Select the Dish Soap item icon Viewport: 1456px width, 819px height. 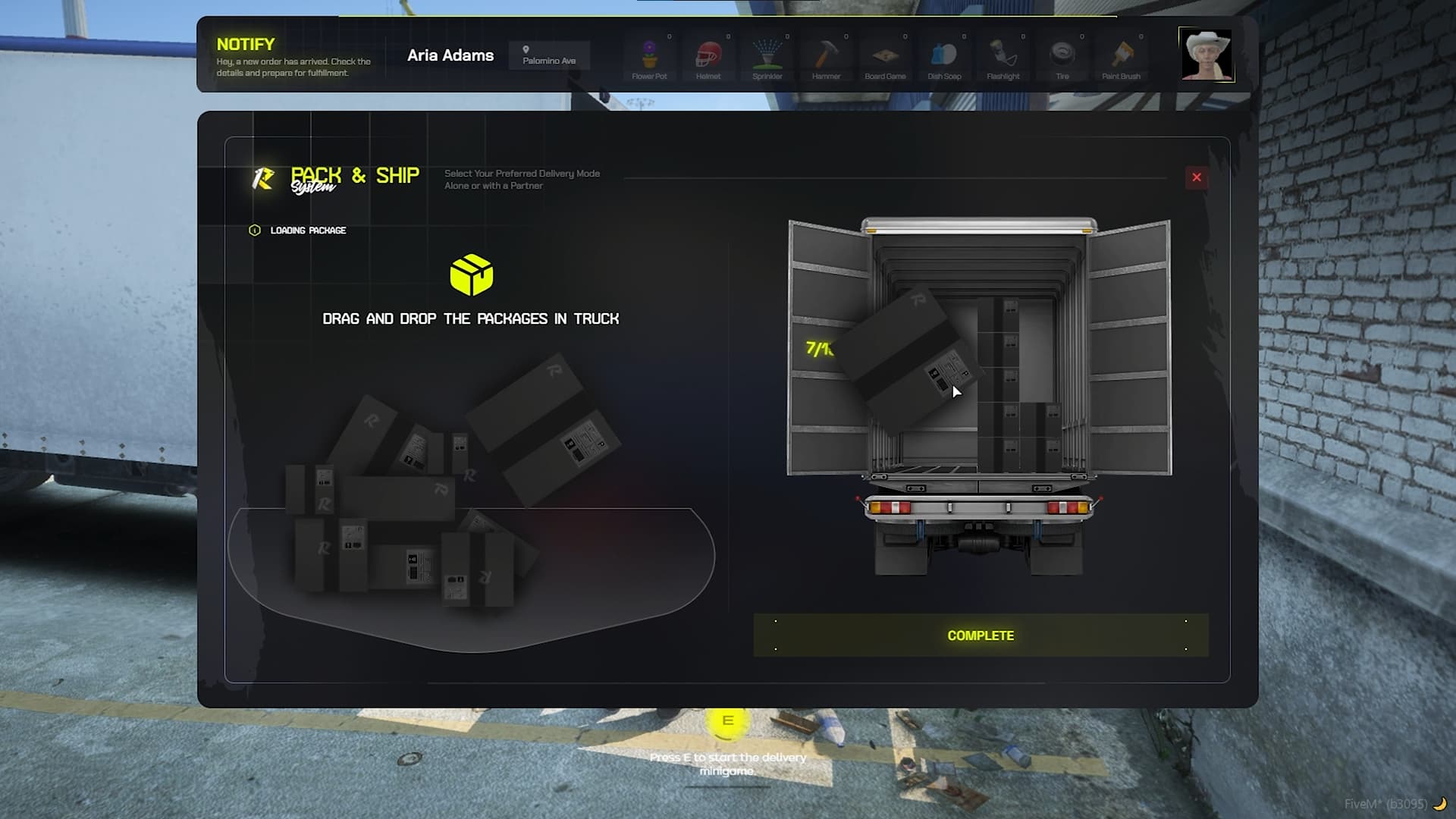945,53
